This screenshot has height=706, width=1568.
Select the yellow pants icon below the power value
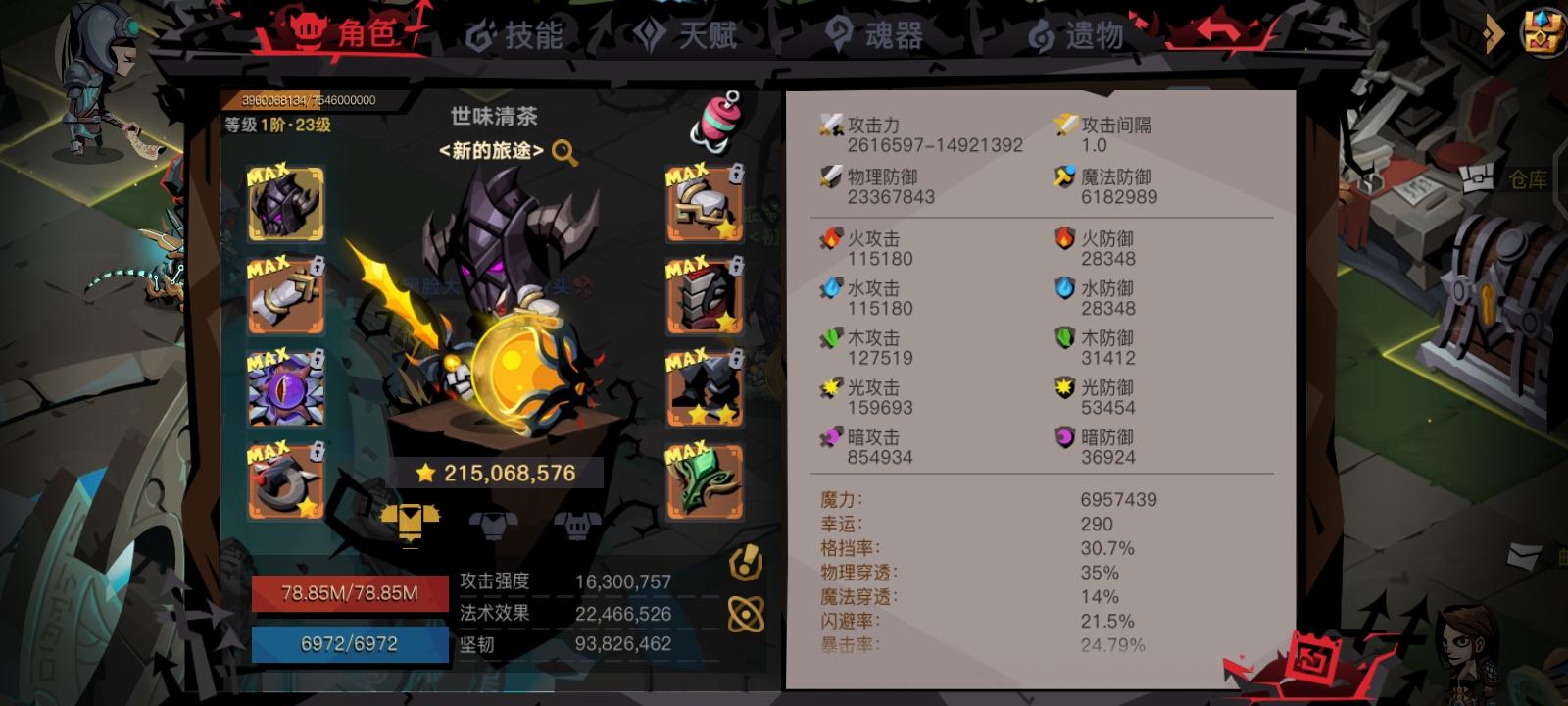point(413,523)
